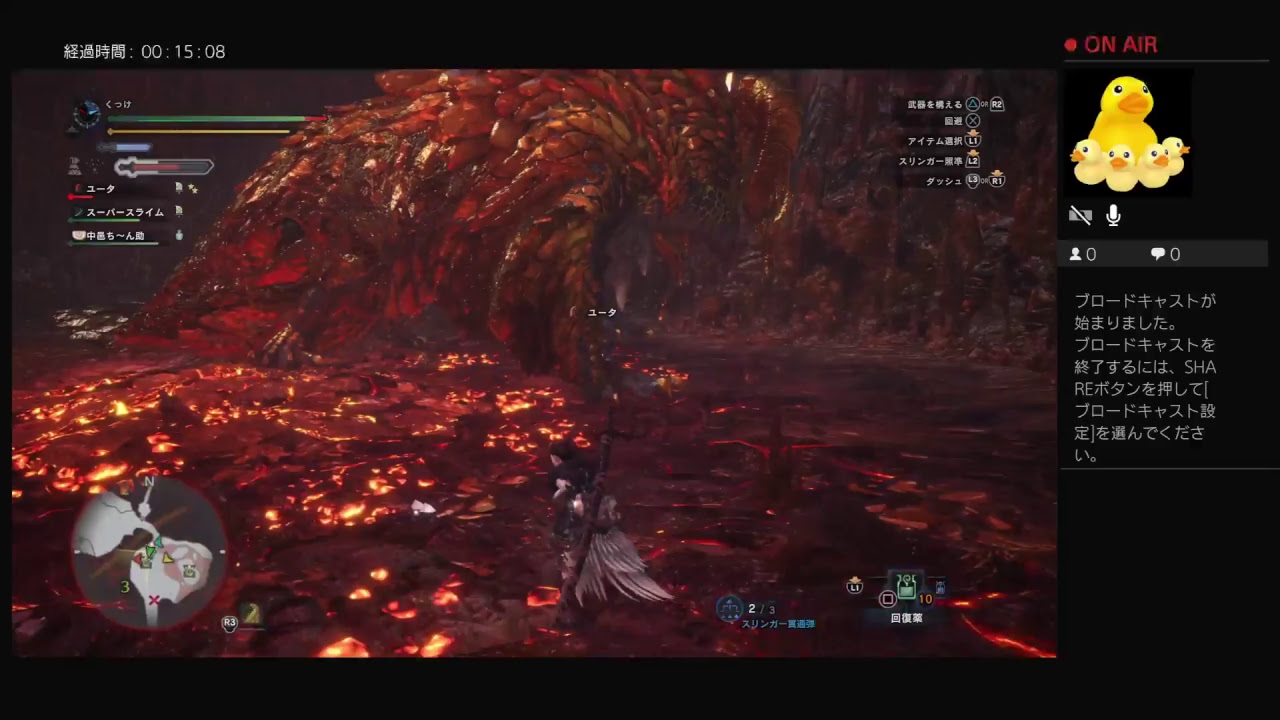Choose party member スーパースライム from the list
The width and height of the screenshot is (1280, 720).
tap(124, 212)
